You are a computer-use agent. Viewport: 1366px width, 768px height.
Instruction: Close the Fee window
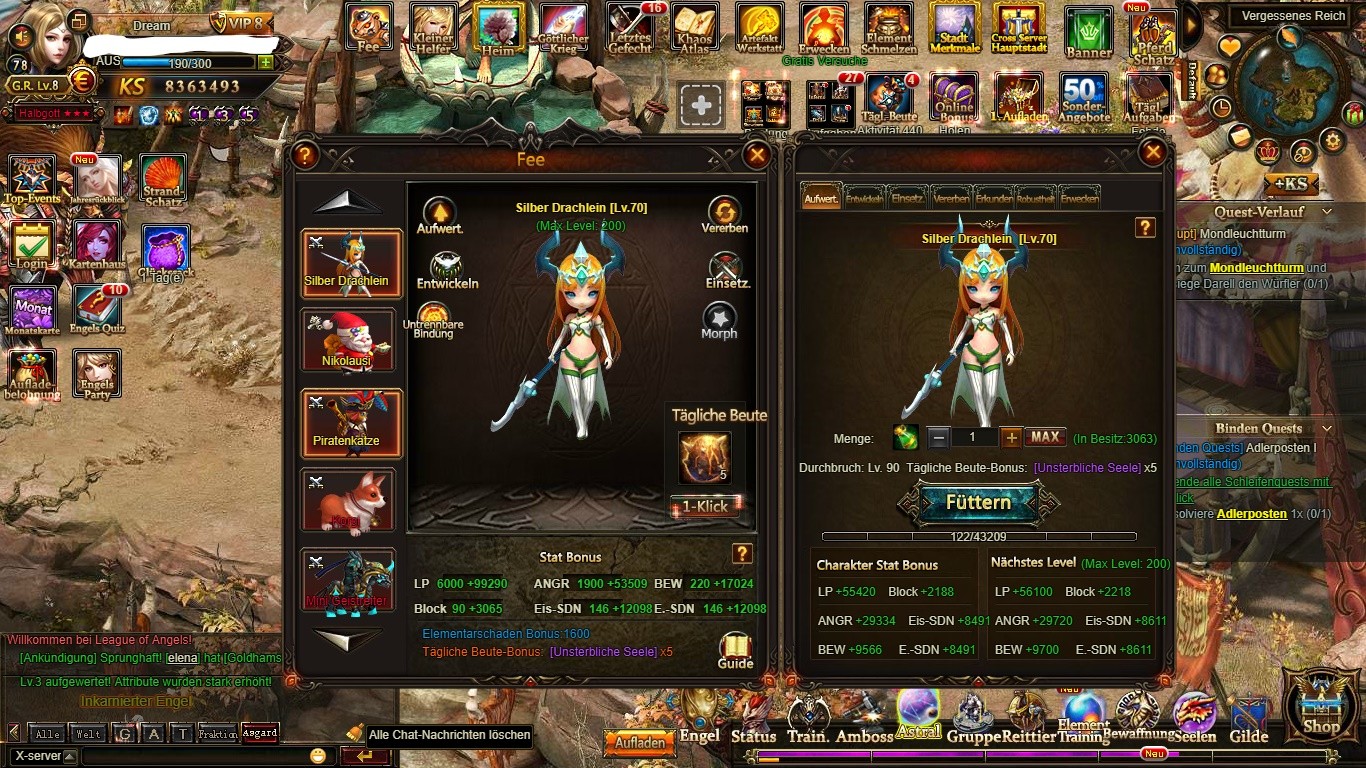click(x=757, y=155)
